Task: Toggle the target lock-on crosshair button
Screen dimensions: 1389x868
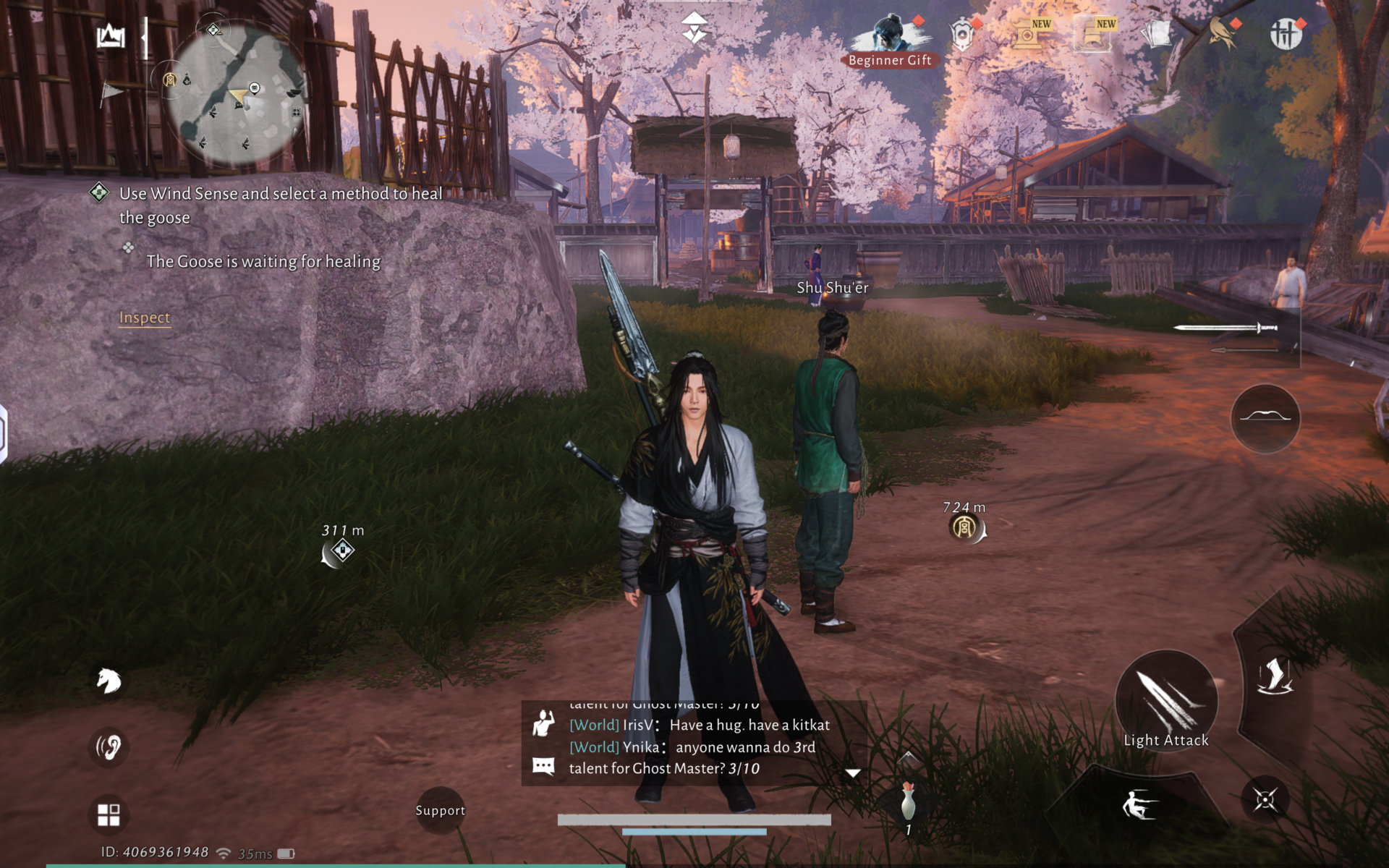Action: tap(1265, 800)
